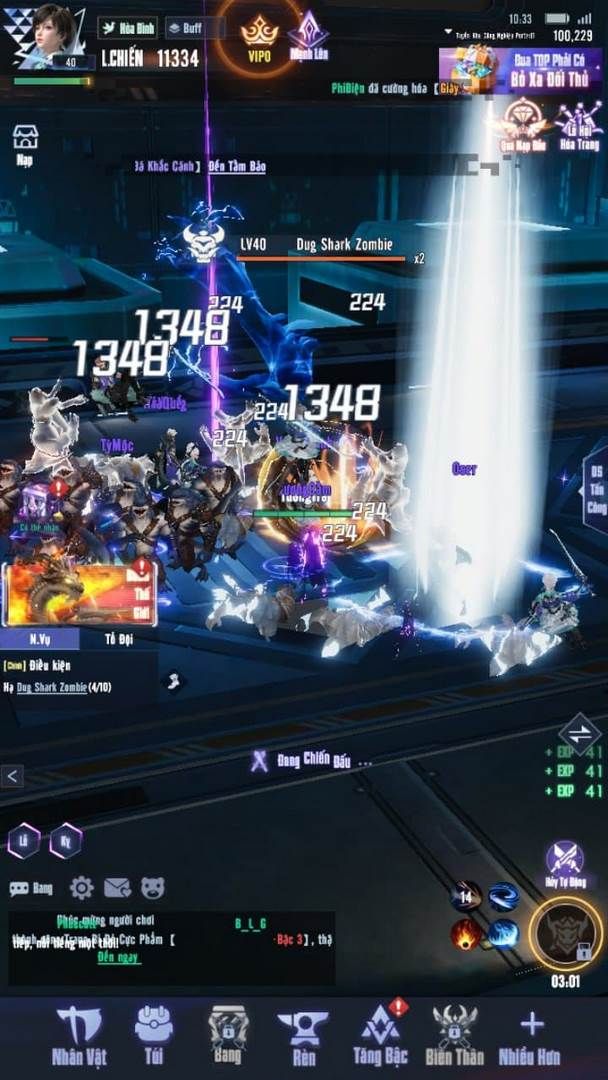The image size is (608, 1080).
Task: Activate the fire skill icon
Action: [x=467, y=935]
